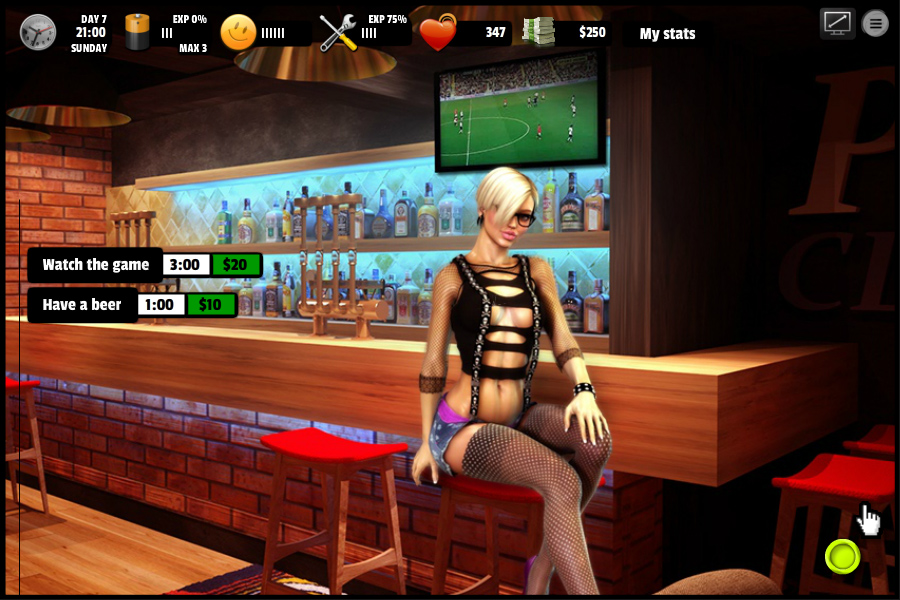This screenshot has height=600, width=900.
Task: Click the yellow smiley mood icon
Action: click(238, 32)
